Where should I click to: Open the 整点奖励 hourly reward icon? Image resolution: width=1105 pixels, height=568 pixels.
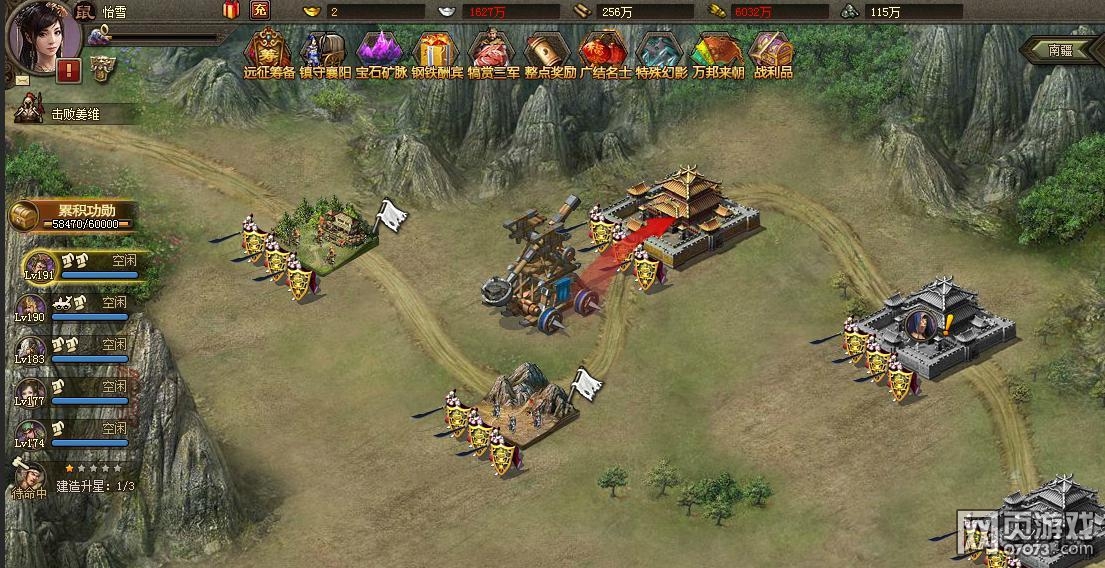tap(549, 50)
